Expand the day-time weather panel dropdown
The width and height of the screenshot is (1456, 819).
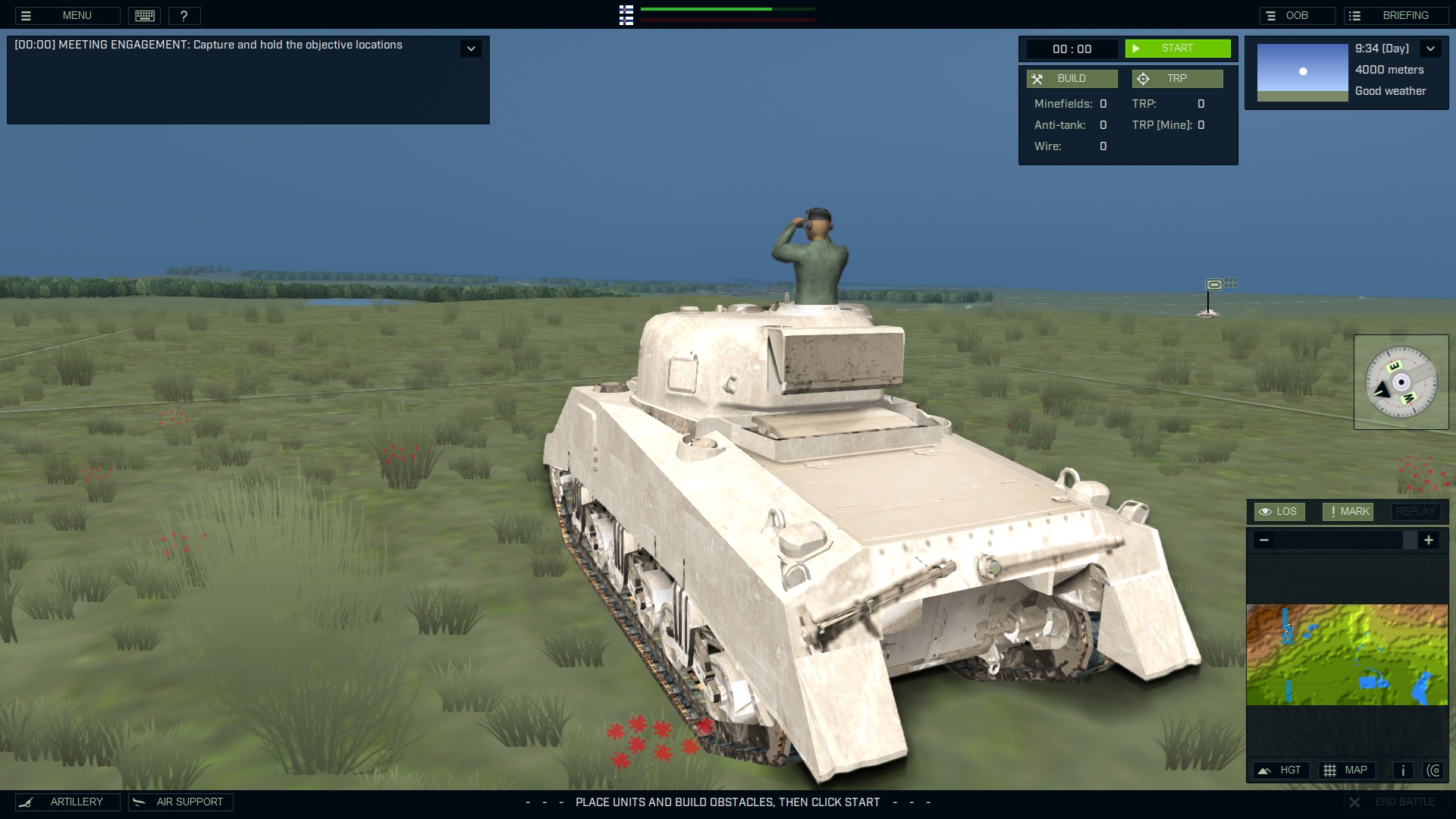pyautogui.click(x=1432, y=48)
